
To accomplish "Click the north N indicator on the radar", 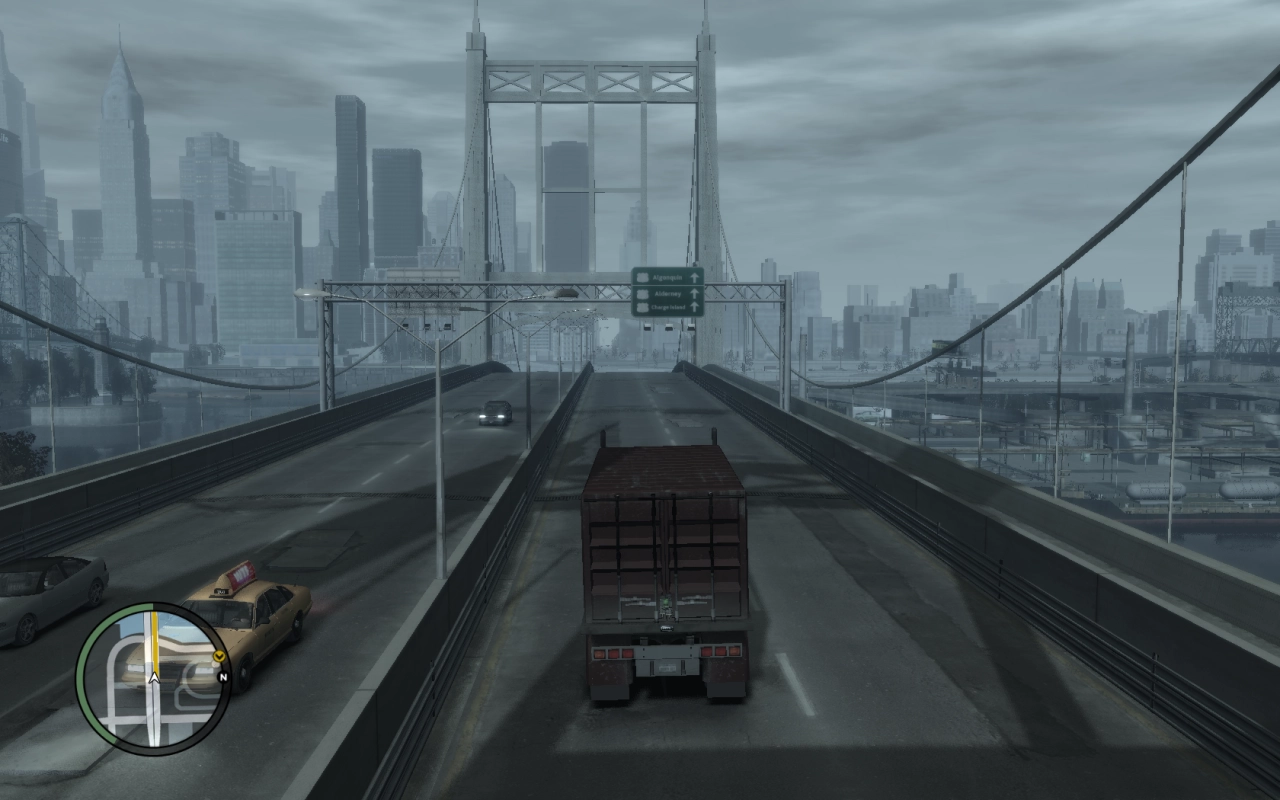I will coord(223,677).
